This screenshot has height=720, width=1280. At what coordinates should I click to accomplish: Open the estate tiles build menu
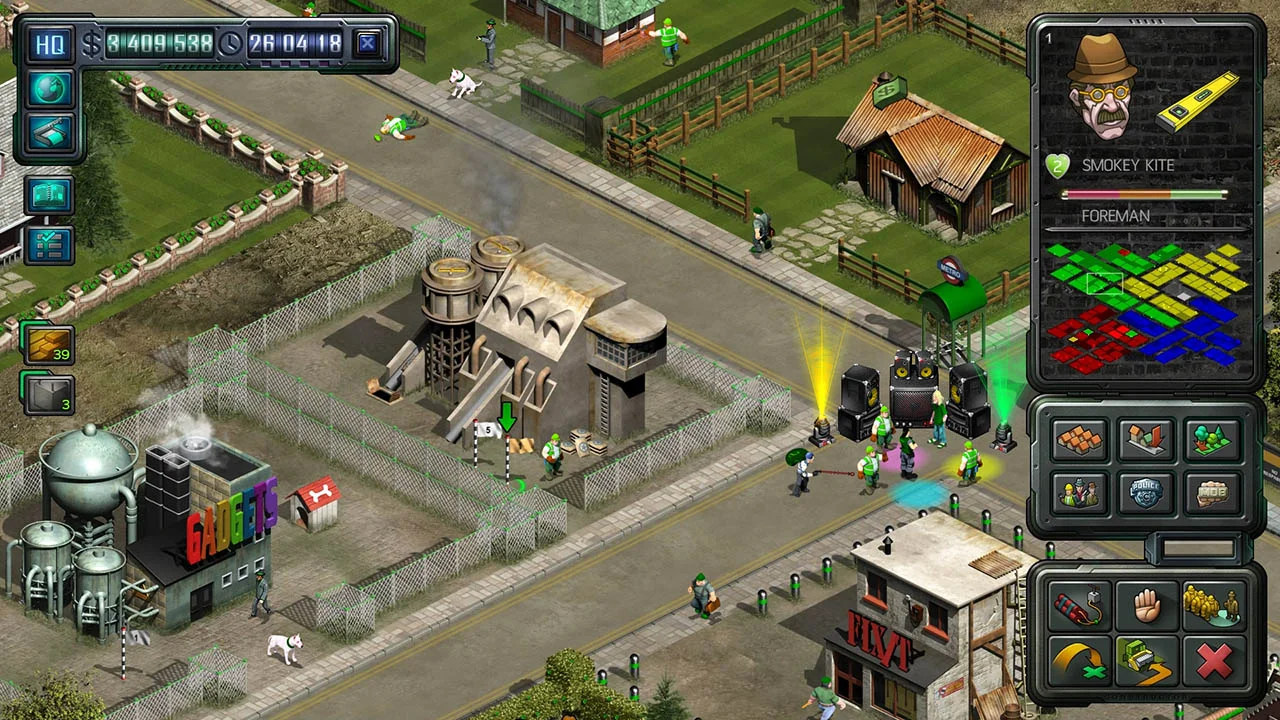click(x=1080, y=440)
